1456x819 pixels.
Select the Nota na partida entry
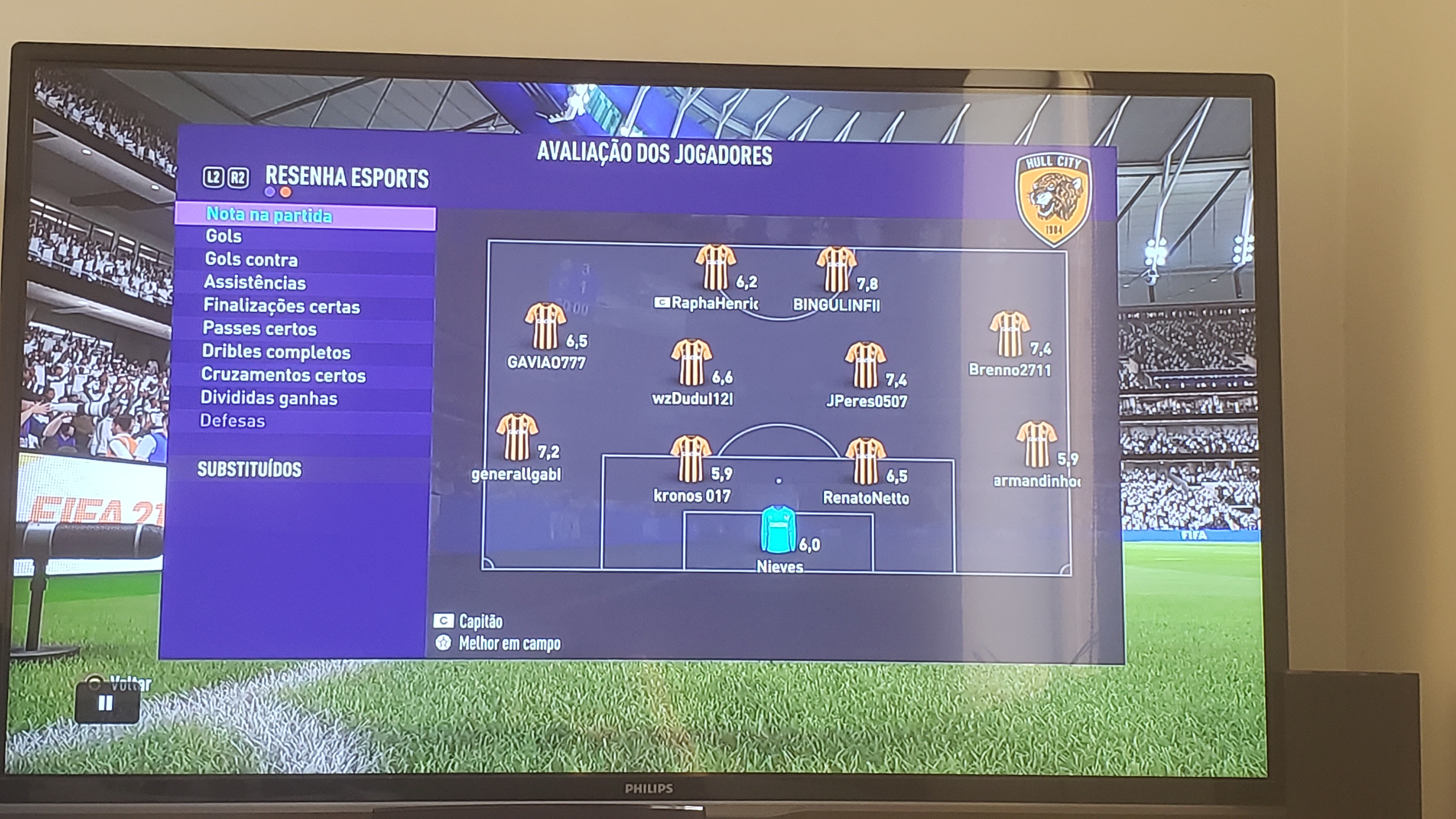click(269, 216)
